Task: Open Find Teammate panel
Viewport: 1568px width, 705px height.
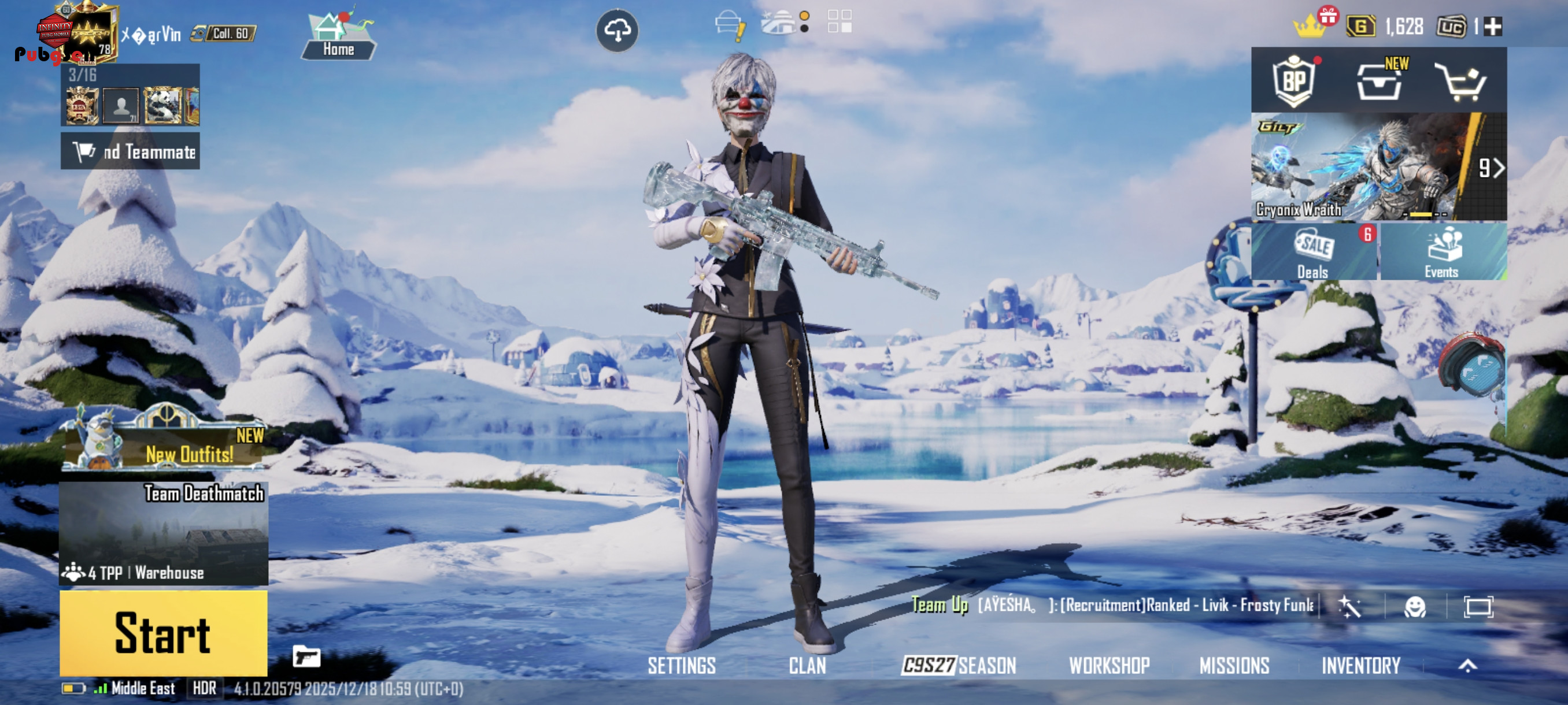Action: pos(130,151)
